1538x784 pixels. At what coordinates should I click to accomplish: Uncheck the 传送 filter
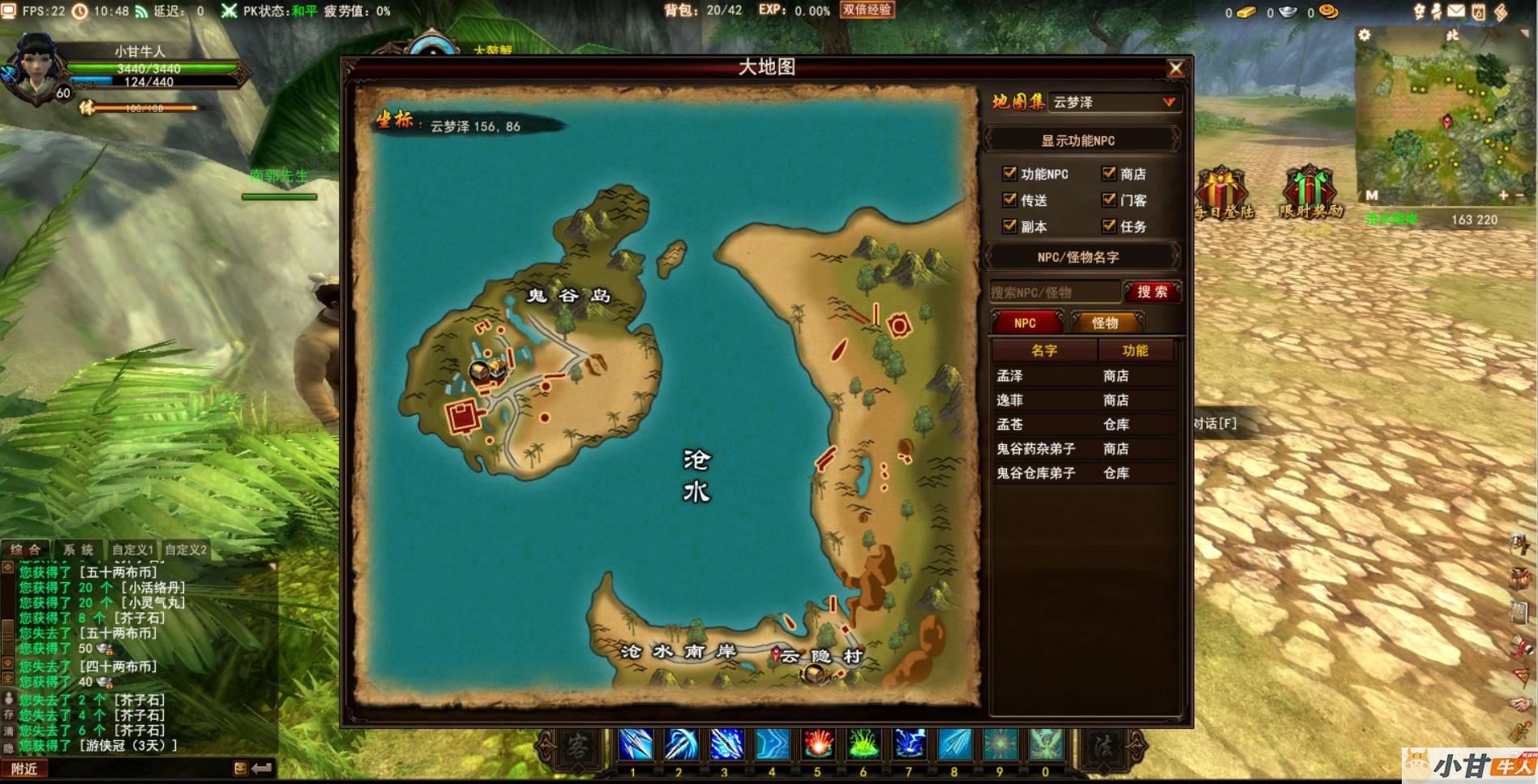tap(1009, 199)
